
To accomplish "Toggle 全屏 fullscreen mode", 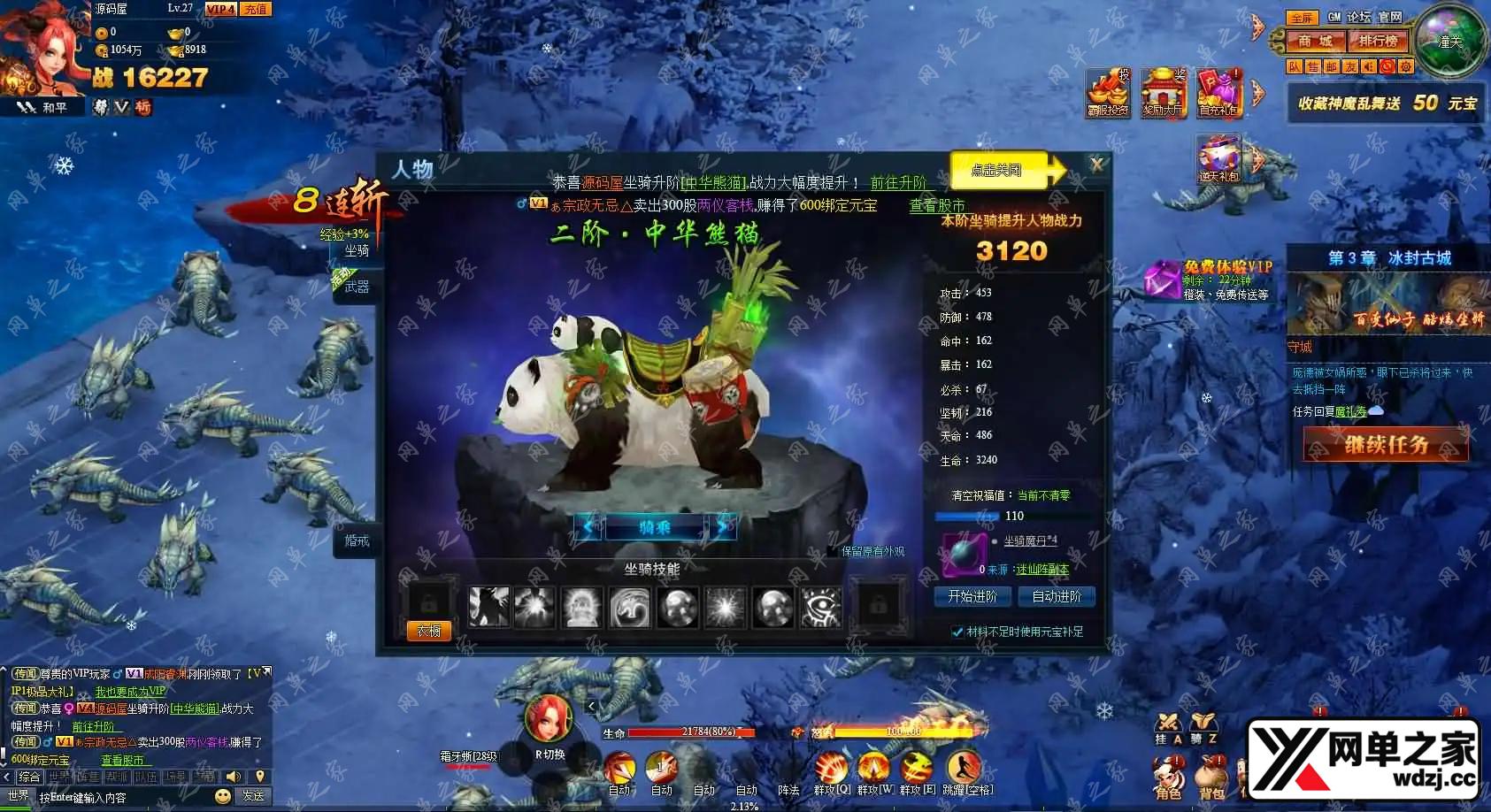I will pos(1301,18).
